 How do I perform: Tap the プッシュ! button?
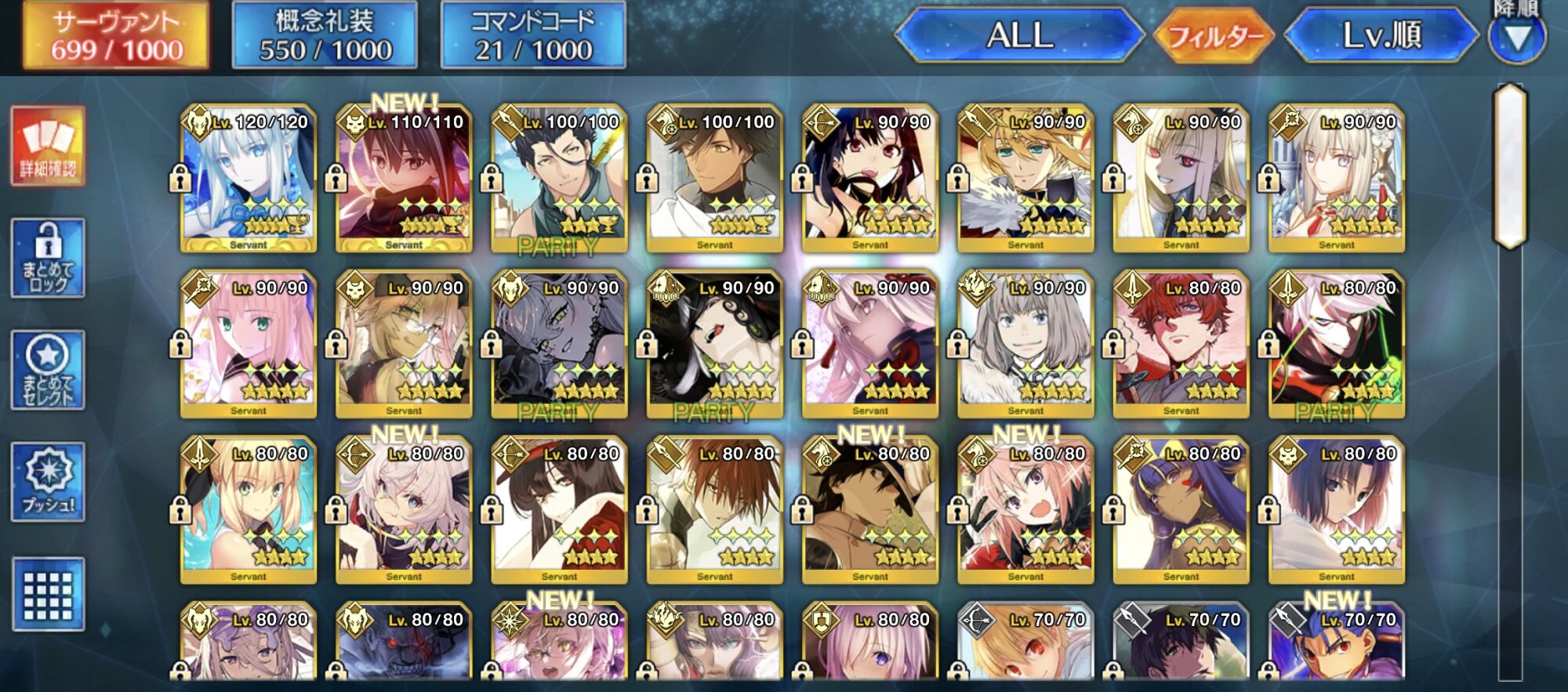click(48, 481)
